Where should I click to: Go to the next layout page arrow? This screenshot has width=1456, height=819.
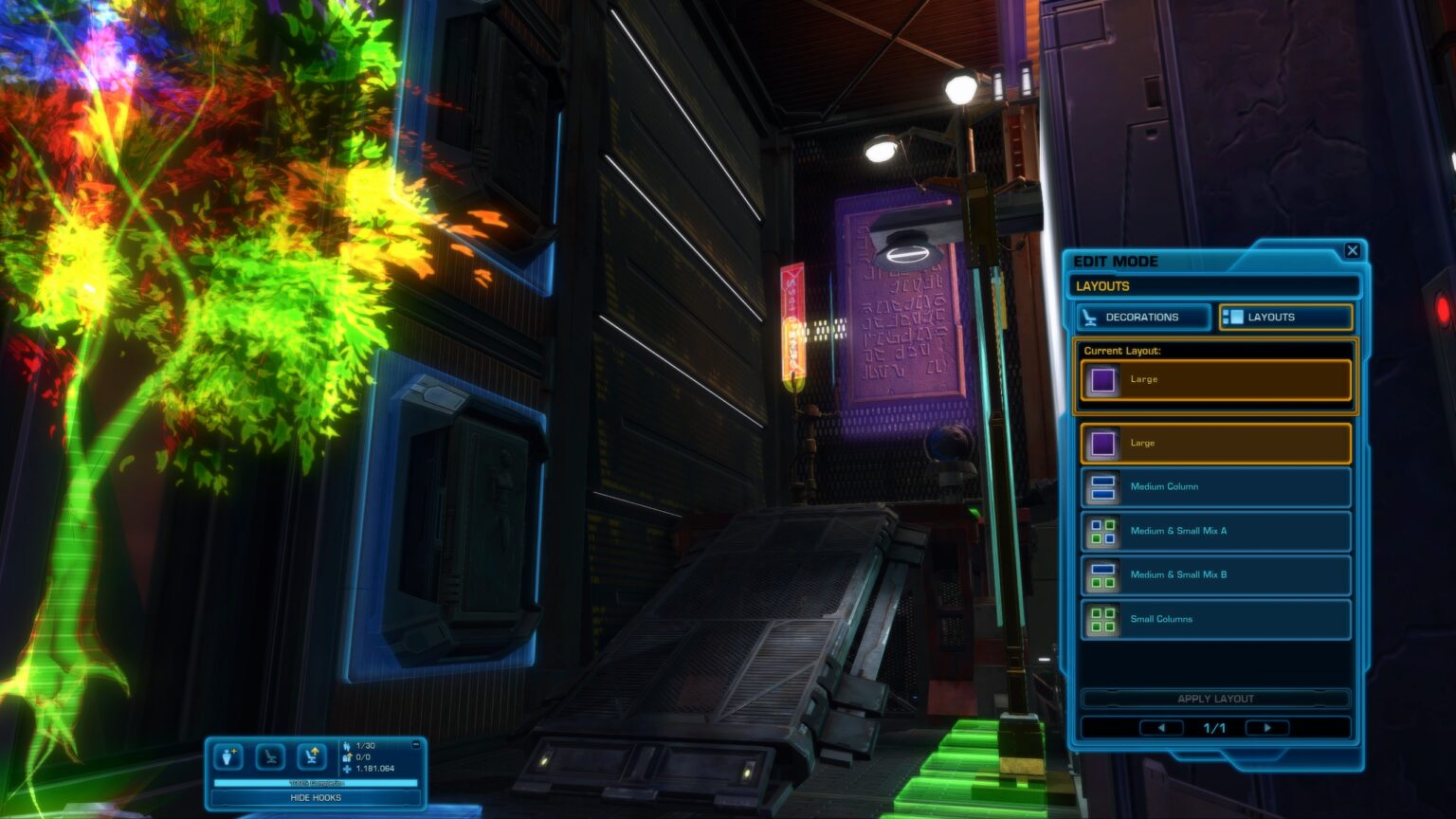click(x=1267, y=727)
